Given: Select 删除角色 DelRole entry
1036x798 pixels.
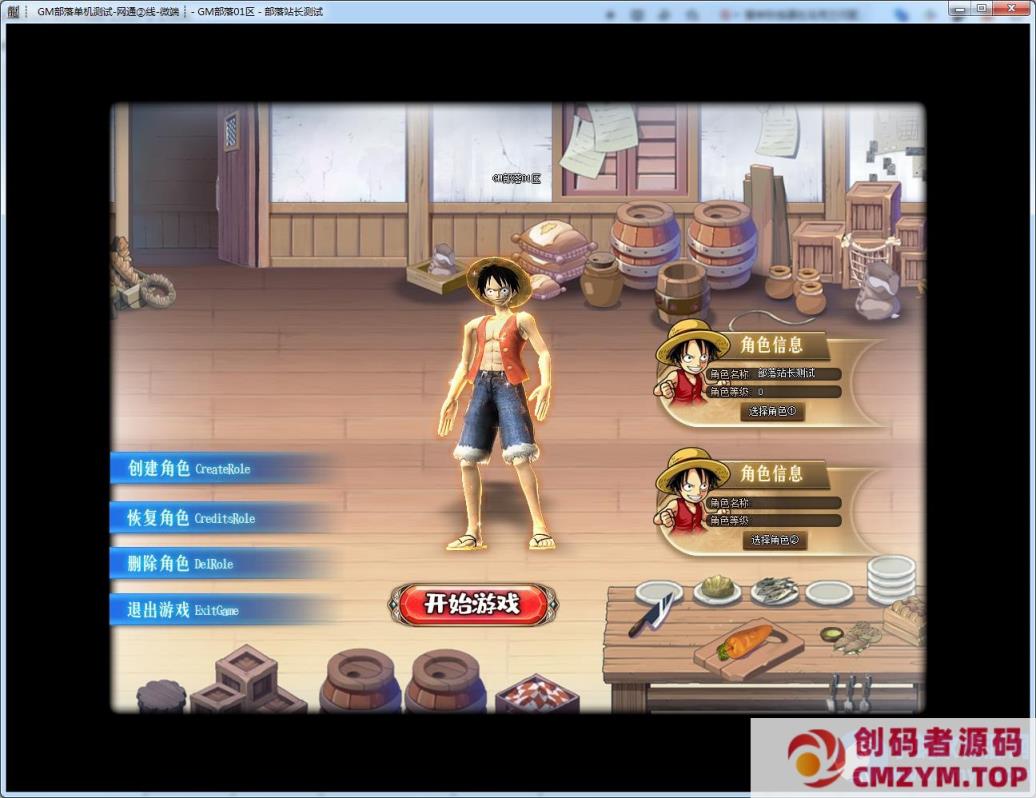Looking at the screenshot, I should coord(182,564).
